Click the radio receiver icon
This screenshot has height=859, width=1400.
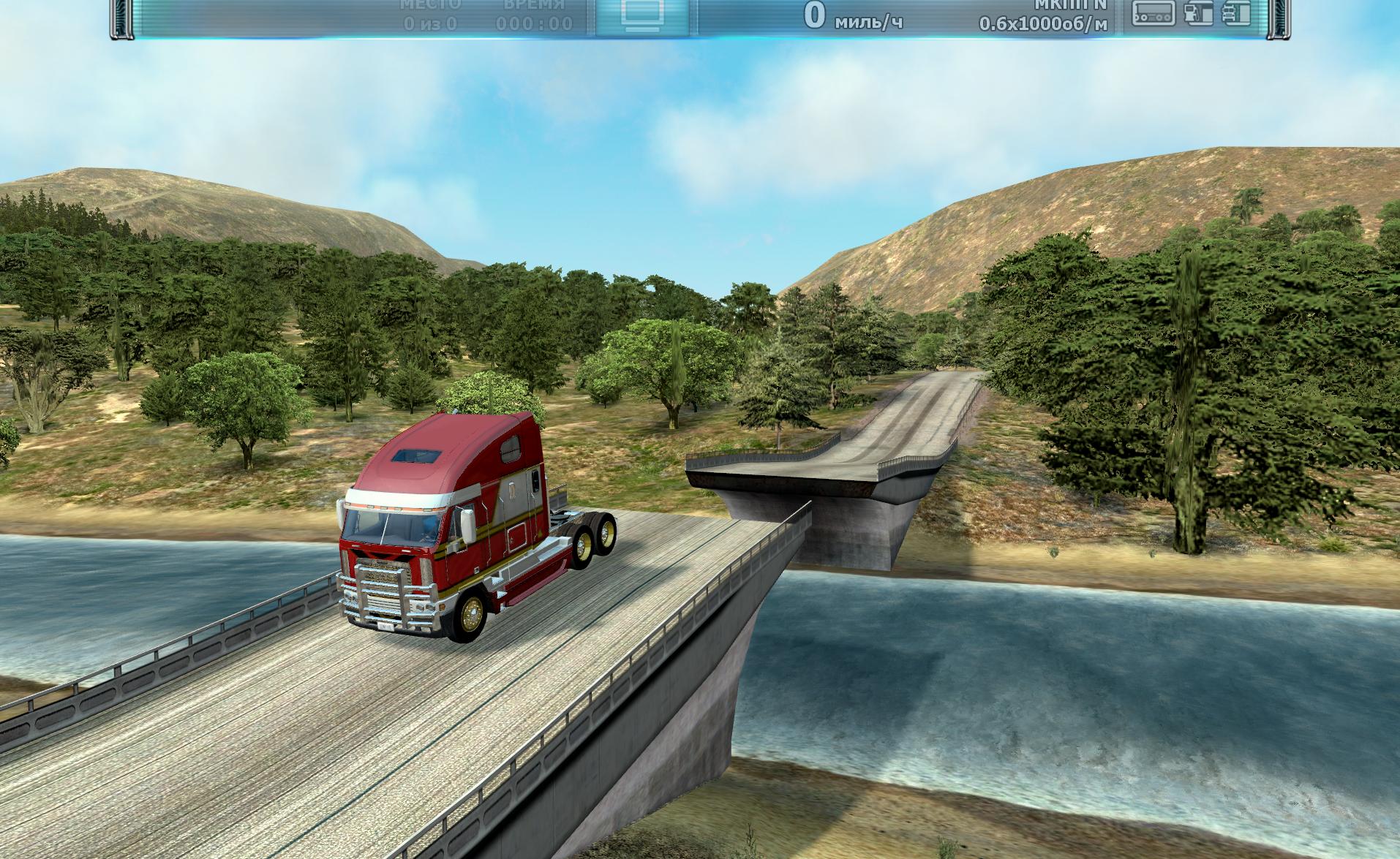(x=1154, y=13)
